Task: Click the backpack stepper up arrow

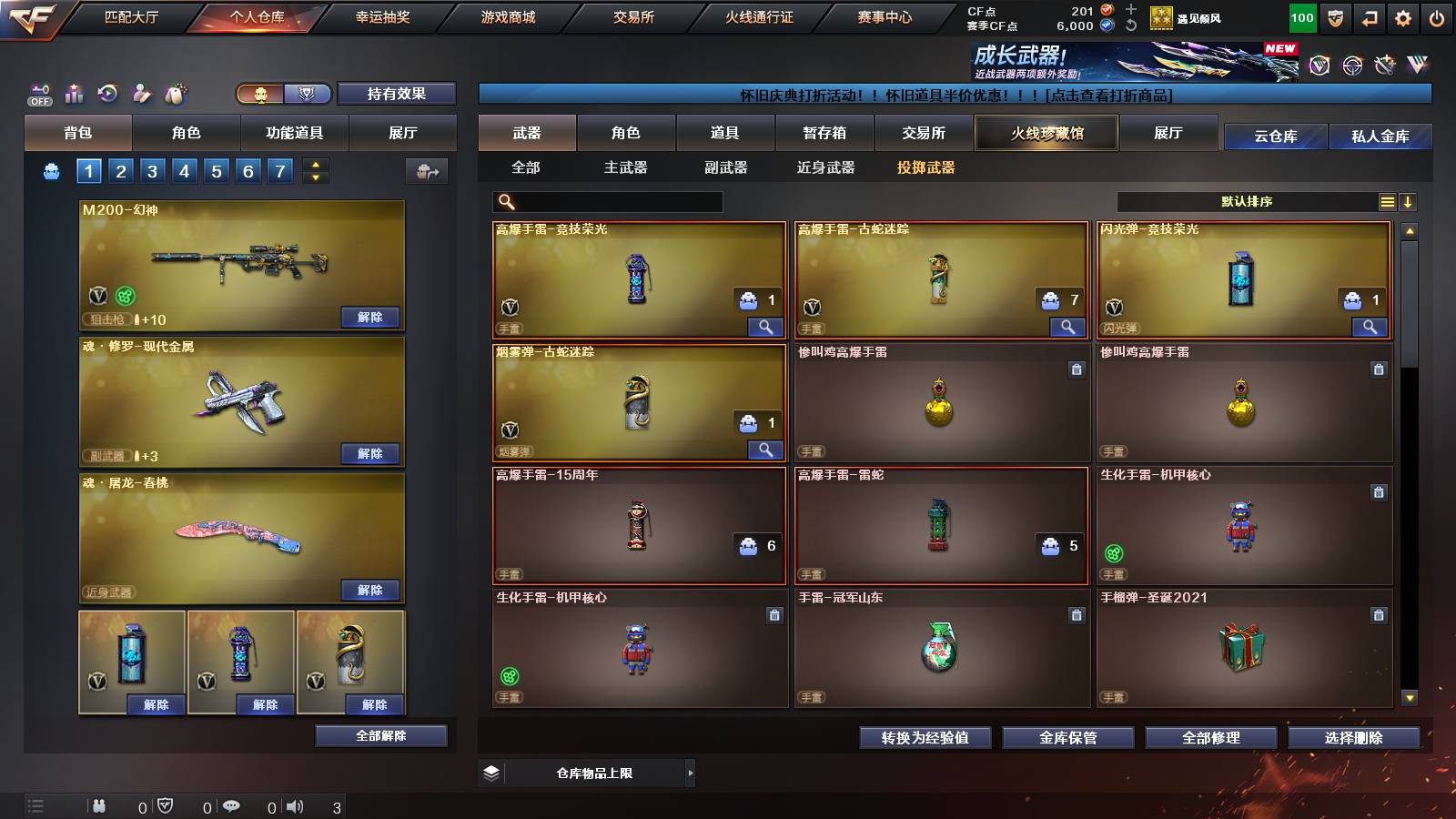Action: point(314,164)
